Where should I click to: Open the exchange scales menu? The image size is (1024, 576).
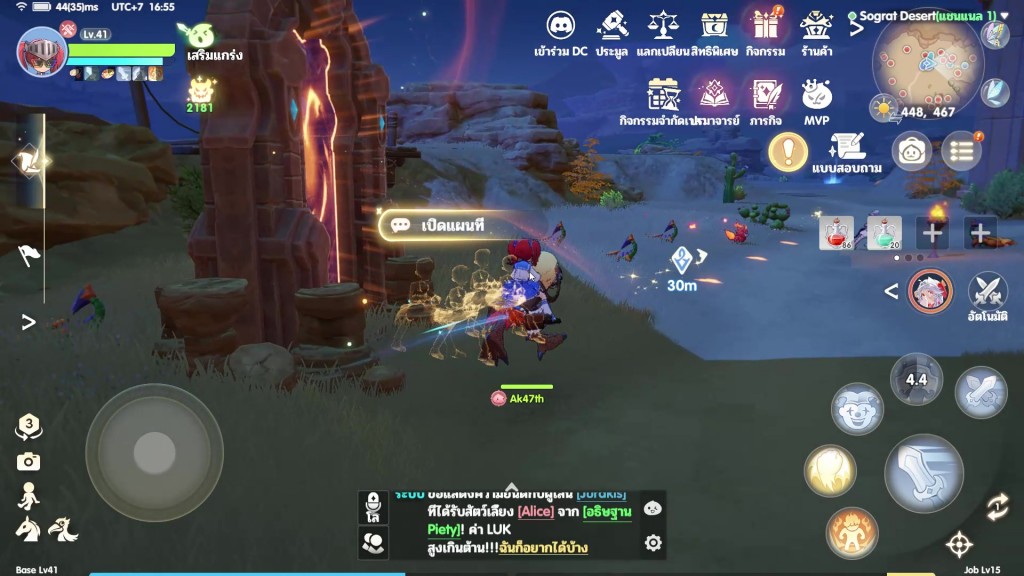tap(663, 26)
